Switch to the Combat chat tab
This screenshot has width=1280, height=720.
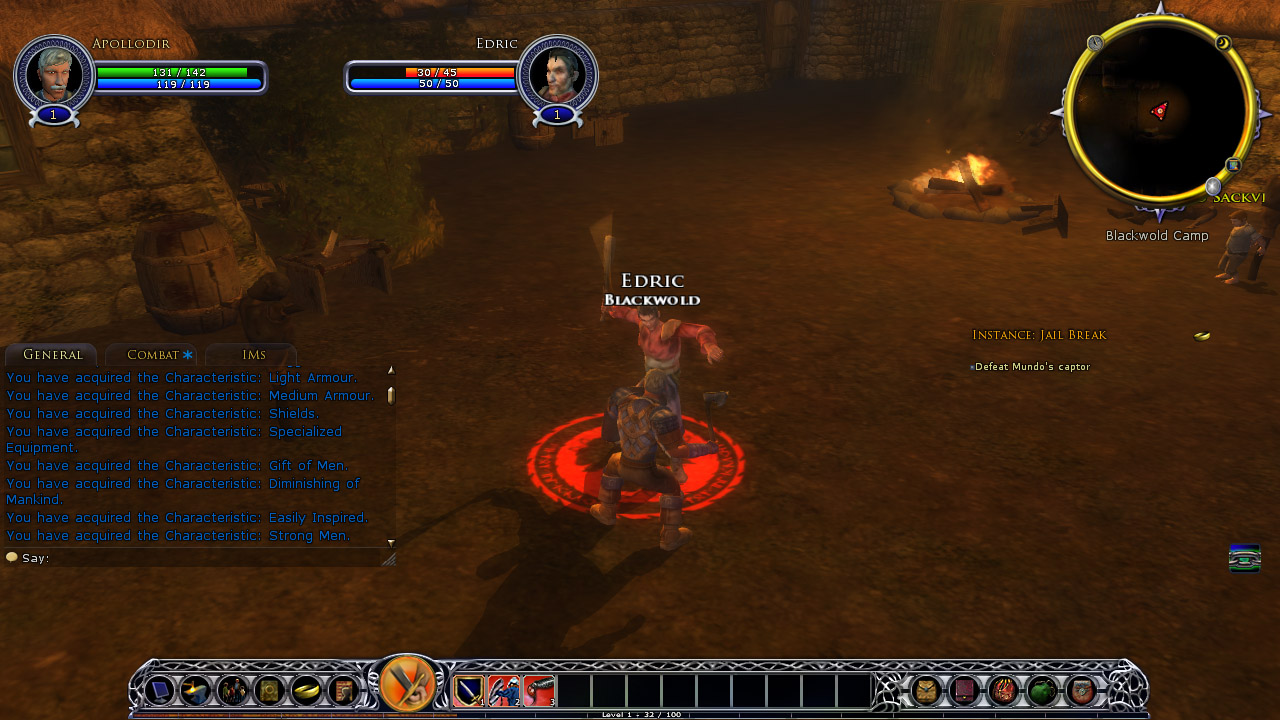153,355
